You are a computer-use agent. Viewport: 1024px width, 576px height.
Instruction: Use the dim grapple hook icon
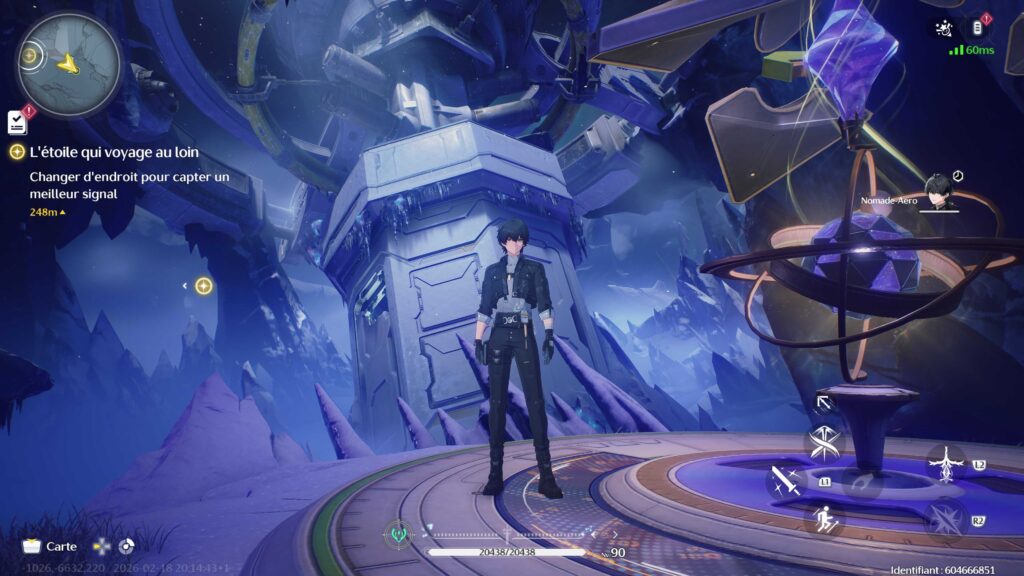point(860,482)
